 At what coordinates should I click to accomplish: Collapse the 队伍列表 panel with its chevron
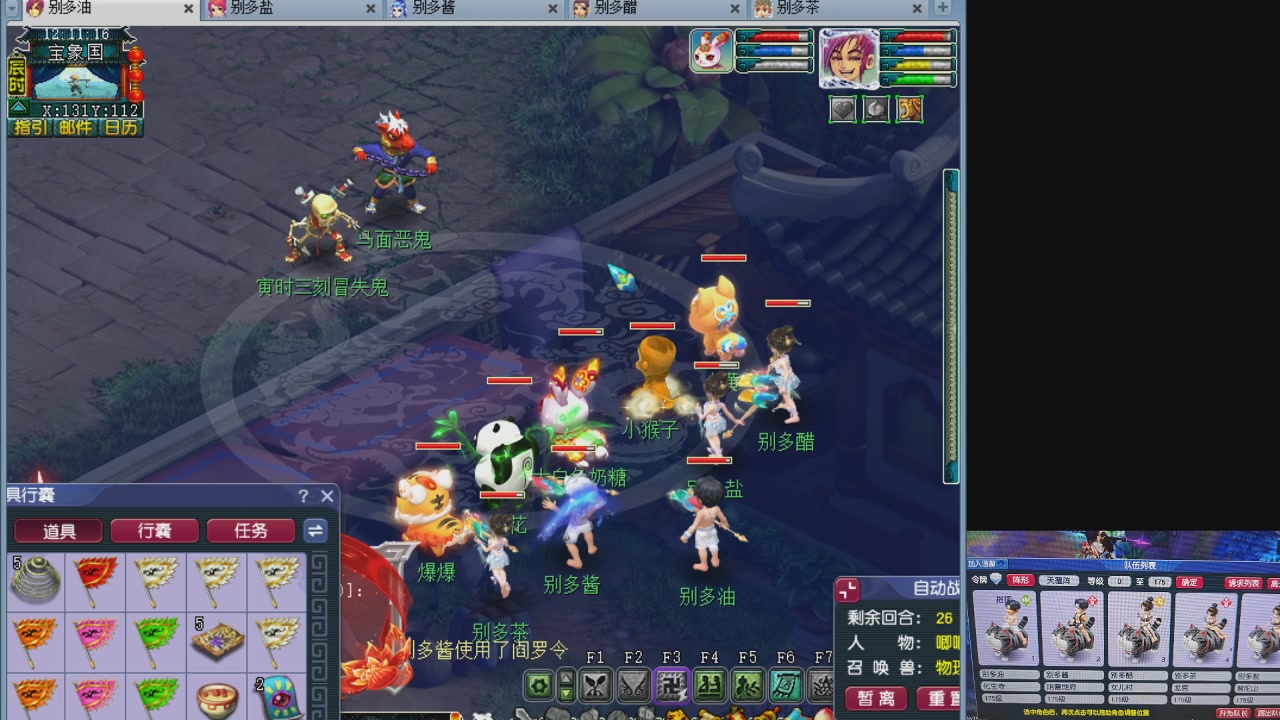[x=1000, y=564]
